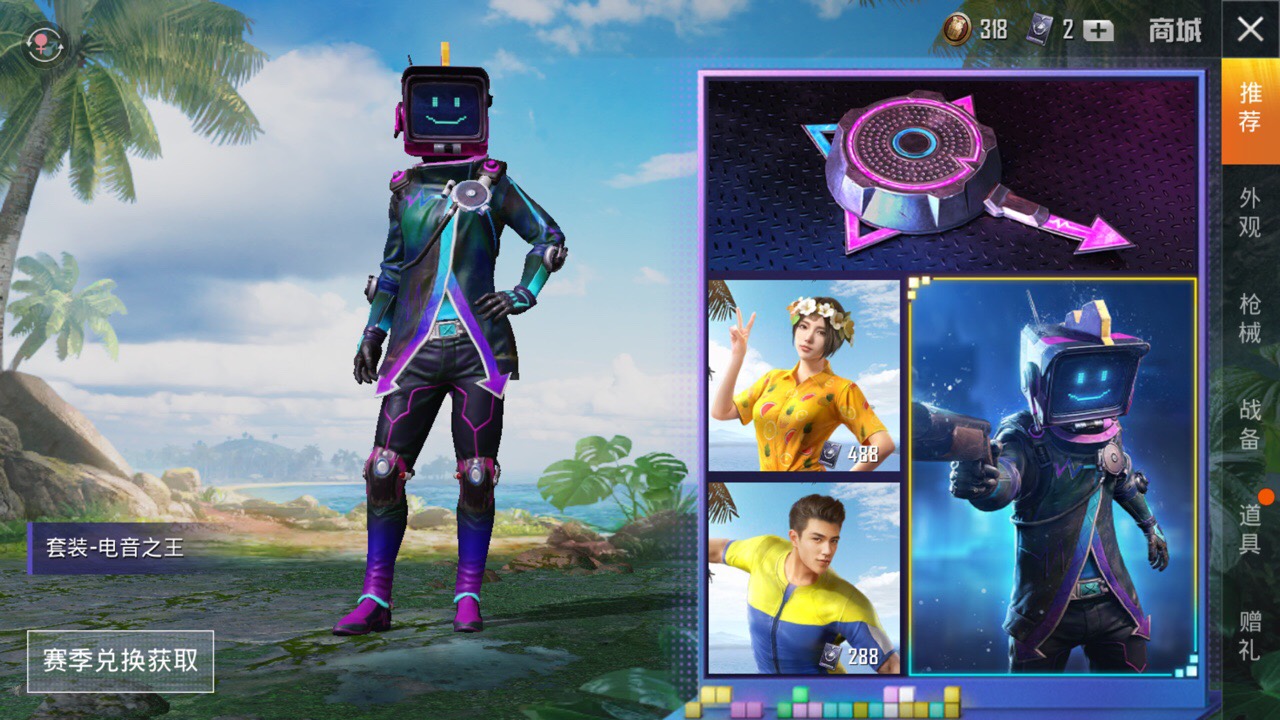Tap the character rotate icon at top left
1280x720 pixels.
point(44,45)
